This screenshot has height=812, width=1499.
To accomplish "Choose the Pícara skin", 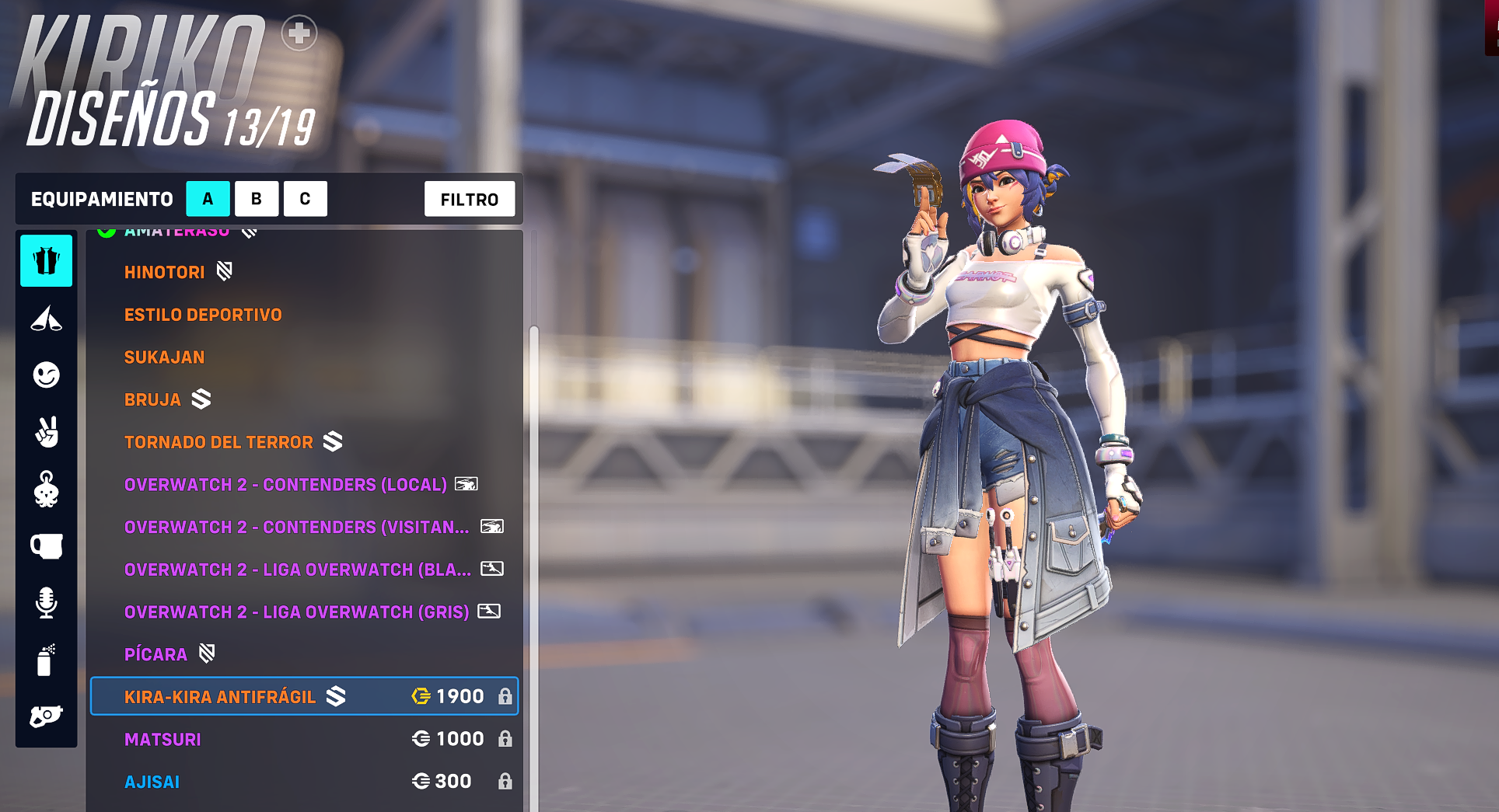I will pos(156,654).
